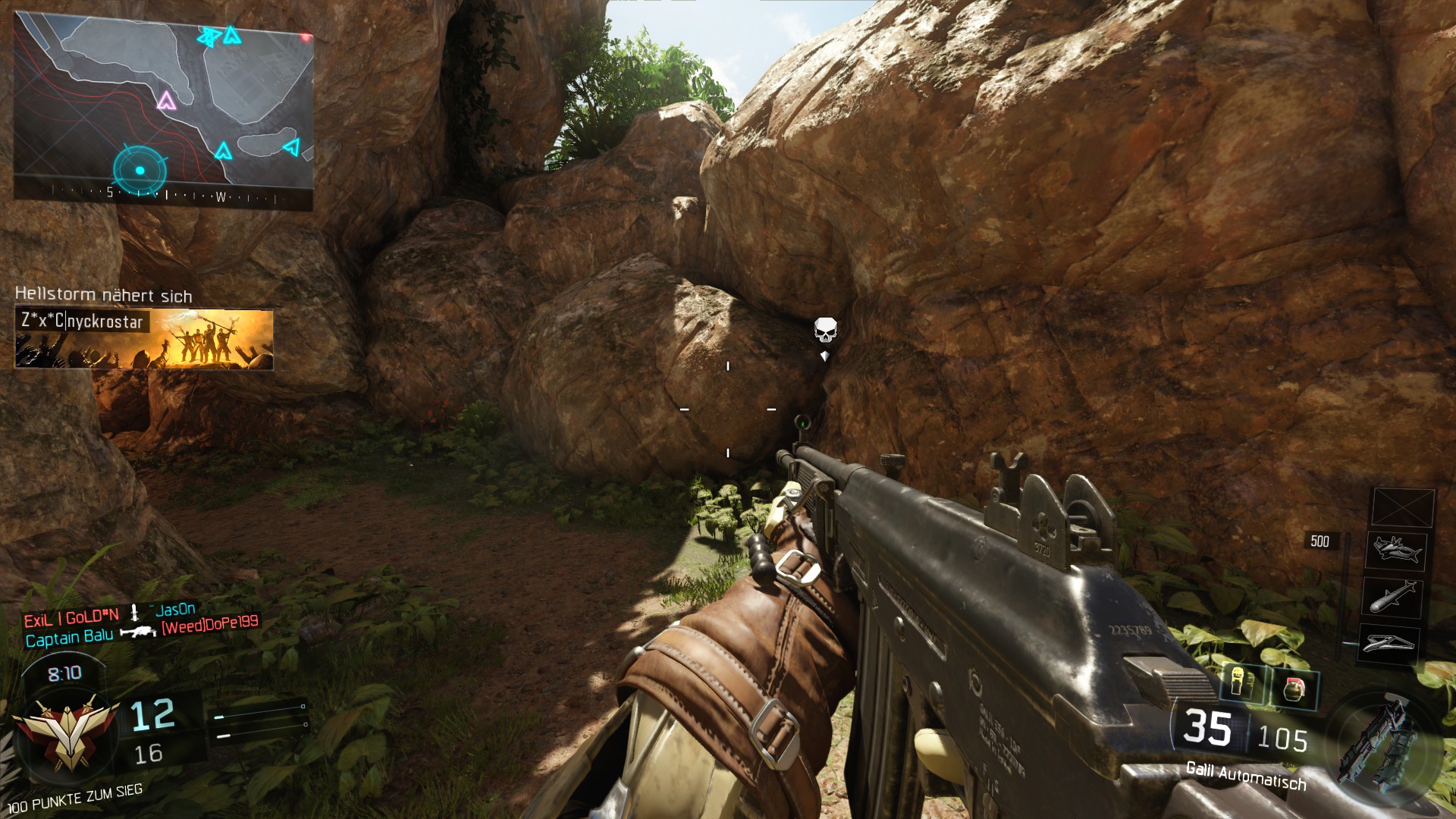Viewport: 1456px width, 819px height.
Task: Click the ExiL | GoLD*N kill feed entry
Action: pyautogui.click(x=71, y=618)
